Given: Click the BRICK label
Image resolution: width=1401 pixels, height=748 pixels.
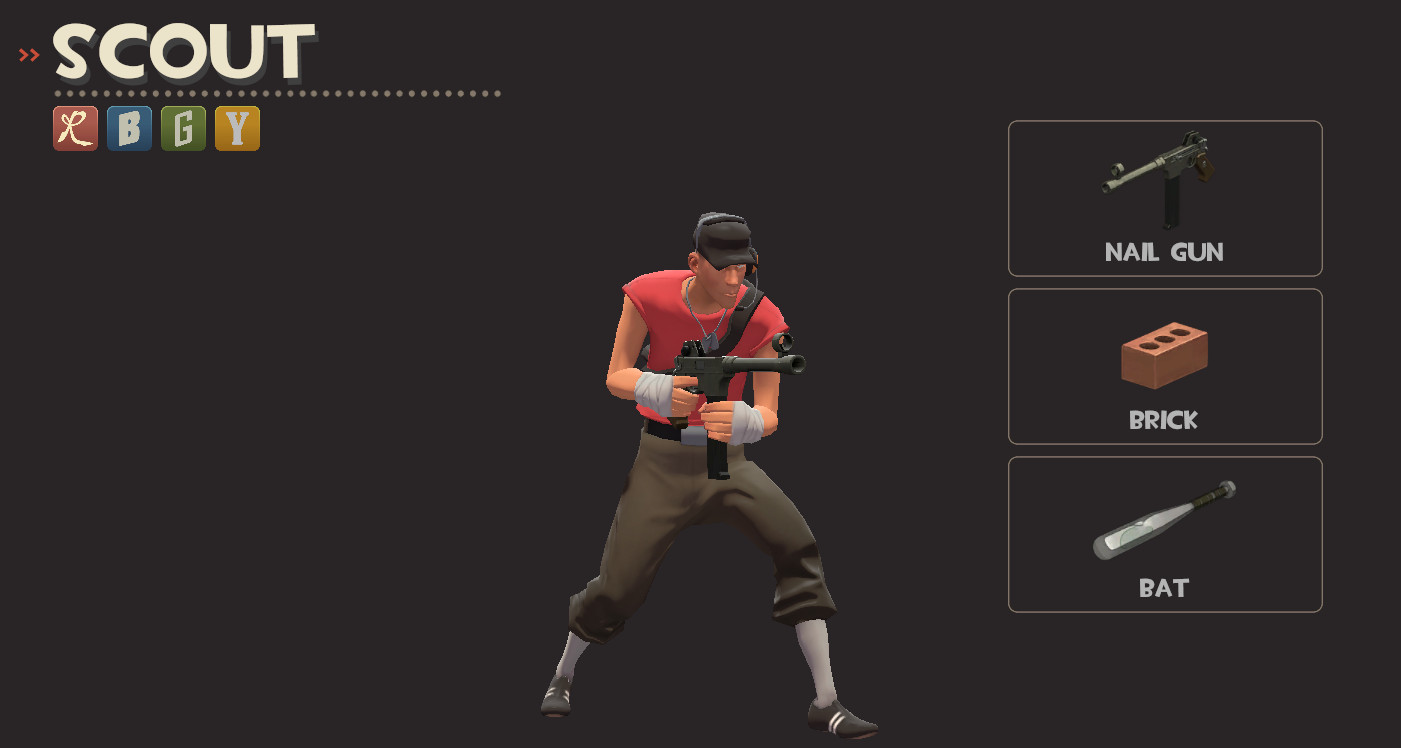Looking at the screenshot, I should click(x=1164, y=420).
